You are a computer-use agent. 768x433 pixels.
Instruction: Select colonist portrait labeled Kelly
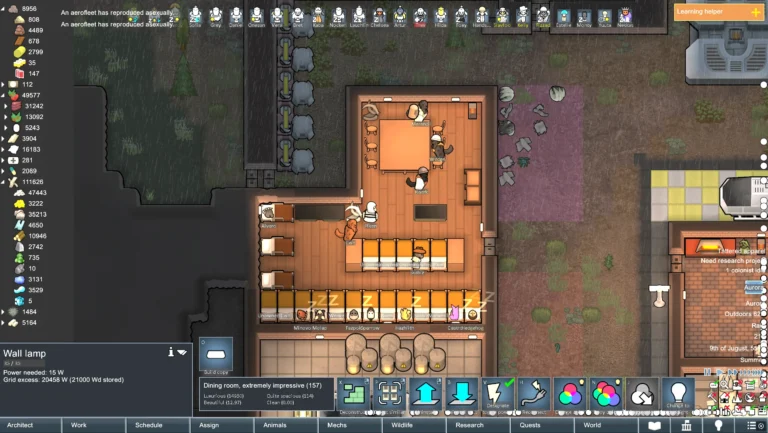tap(523, 16)
